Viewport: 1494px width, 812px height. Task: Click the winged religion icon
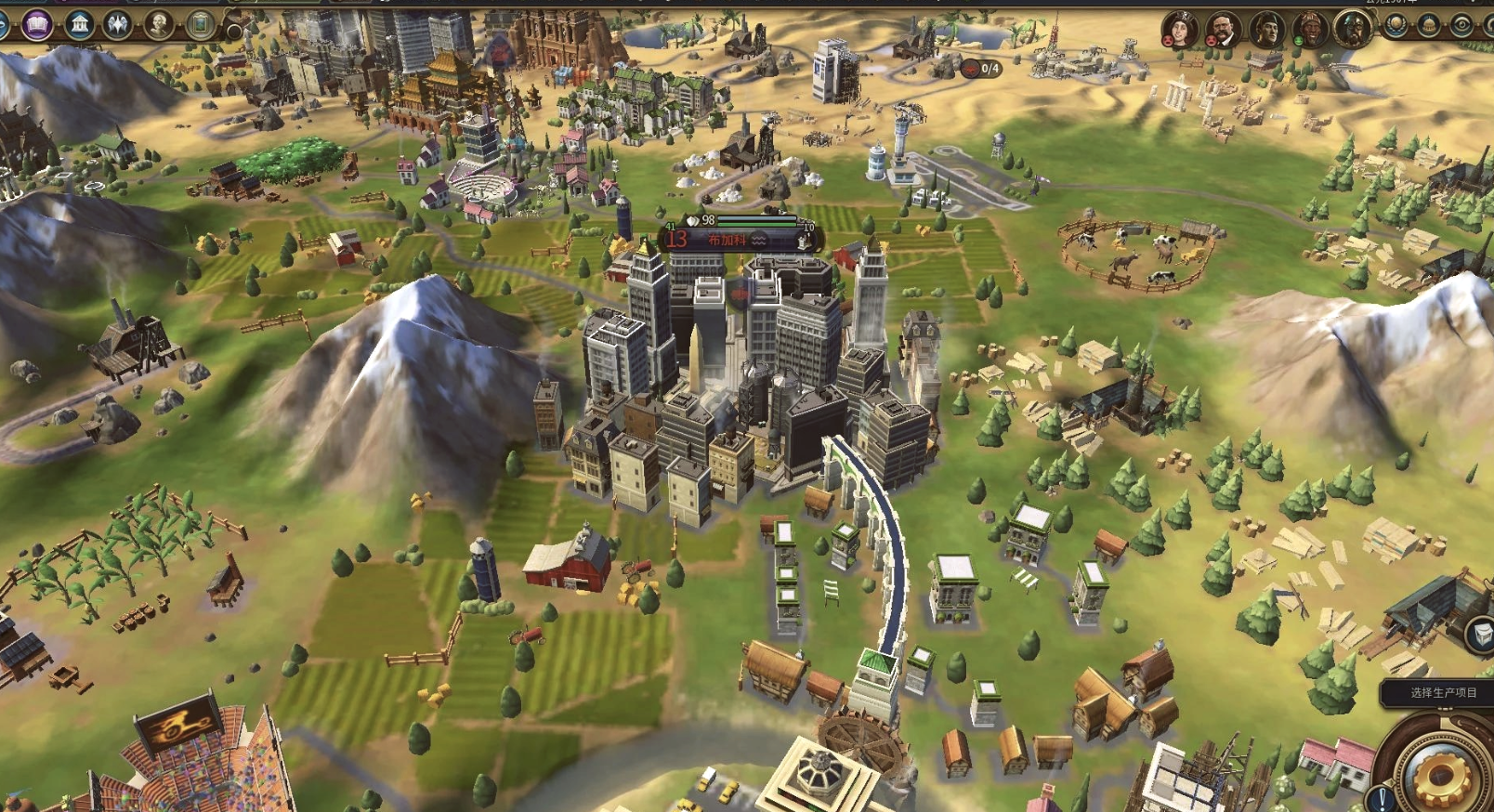[118, 24]
